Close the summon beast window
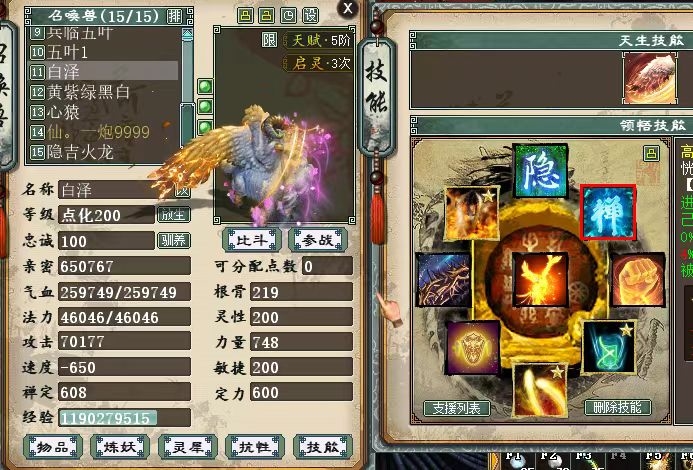 [x=347, y=9]
